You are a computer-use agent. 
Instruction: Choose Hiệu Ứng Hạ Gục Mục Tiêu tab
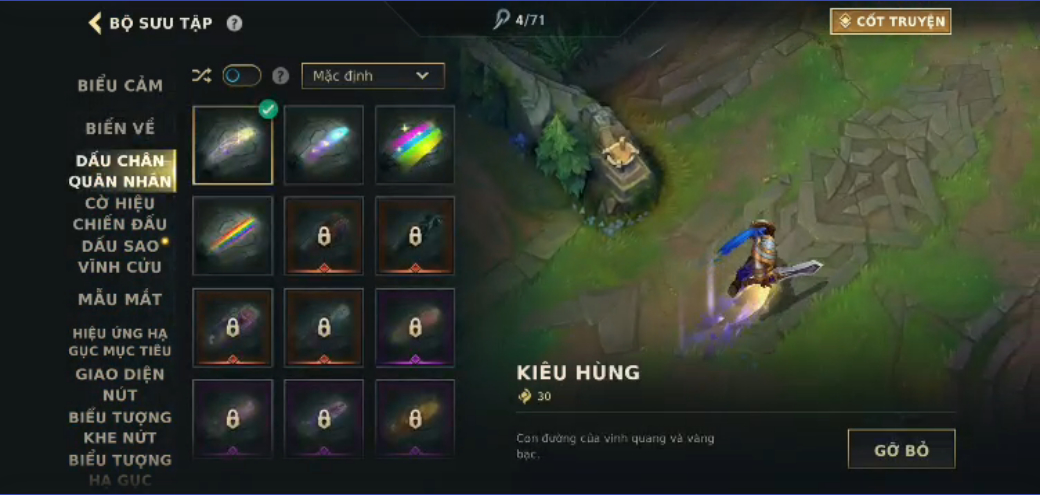coord(120,342)
